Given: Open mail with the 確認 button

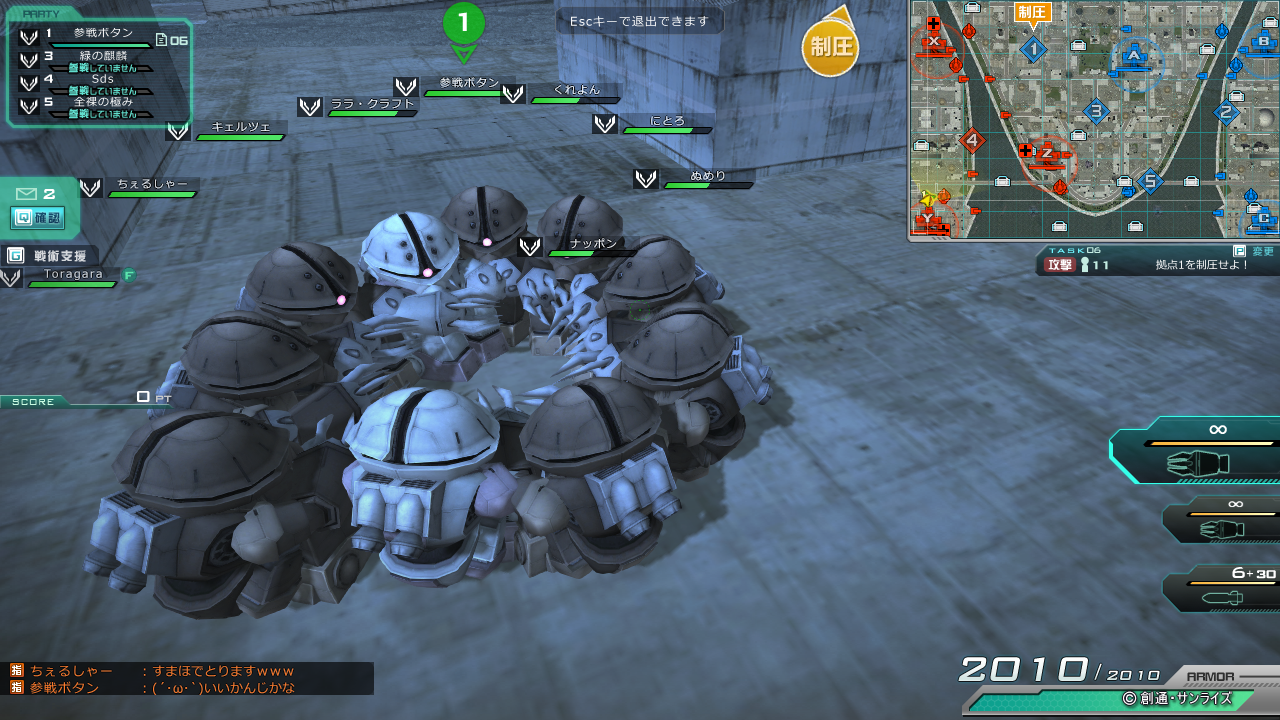Looking at the screenshot, I should 37,217.
